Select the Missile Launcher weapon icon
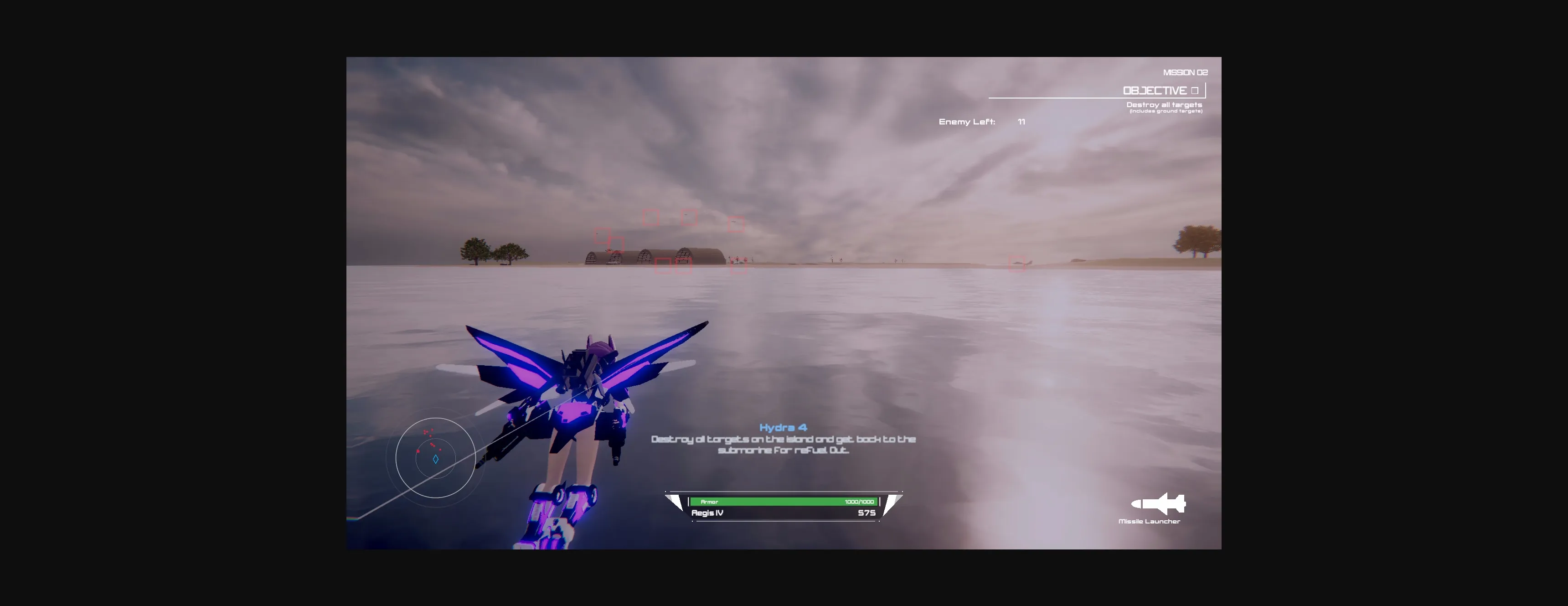 click(1158, 504)
